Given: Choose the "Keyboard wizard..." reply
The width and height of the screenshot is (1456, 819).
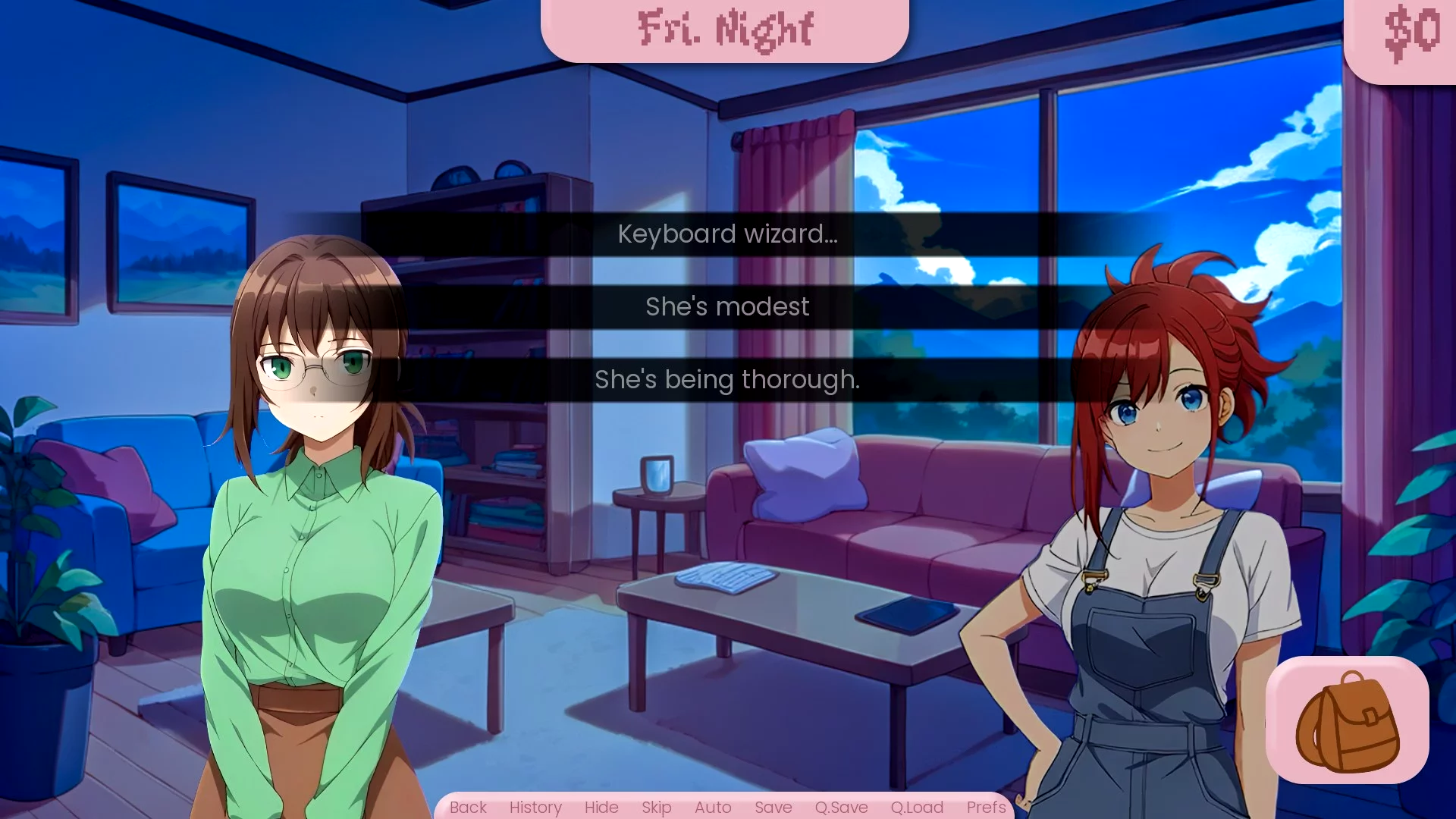Looking at the screenshot, I should 727,234.
